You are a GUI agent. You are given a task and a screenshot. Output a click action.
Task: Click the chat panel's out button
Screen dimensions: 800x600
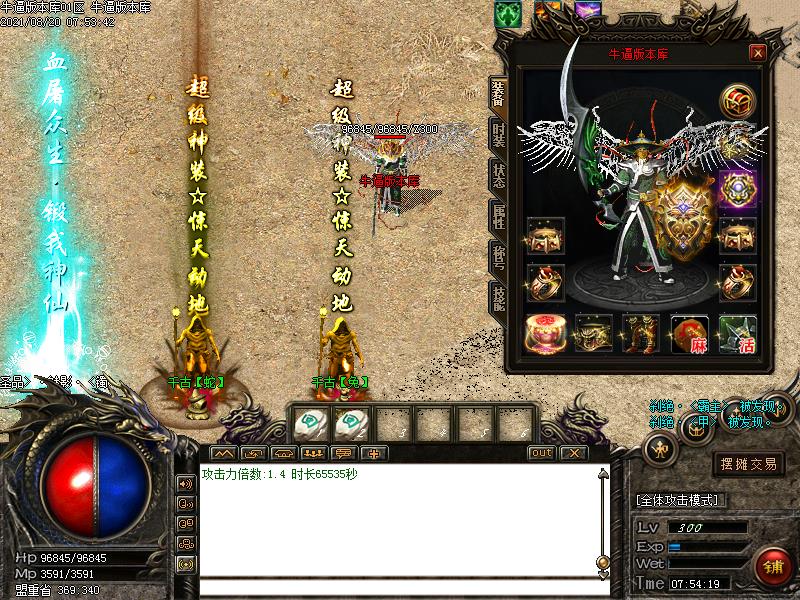pos(541,453)
